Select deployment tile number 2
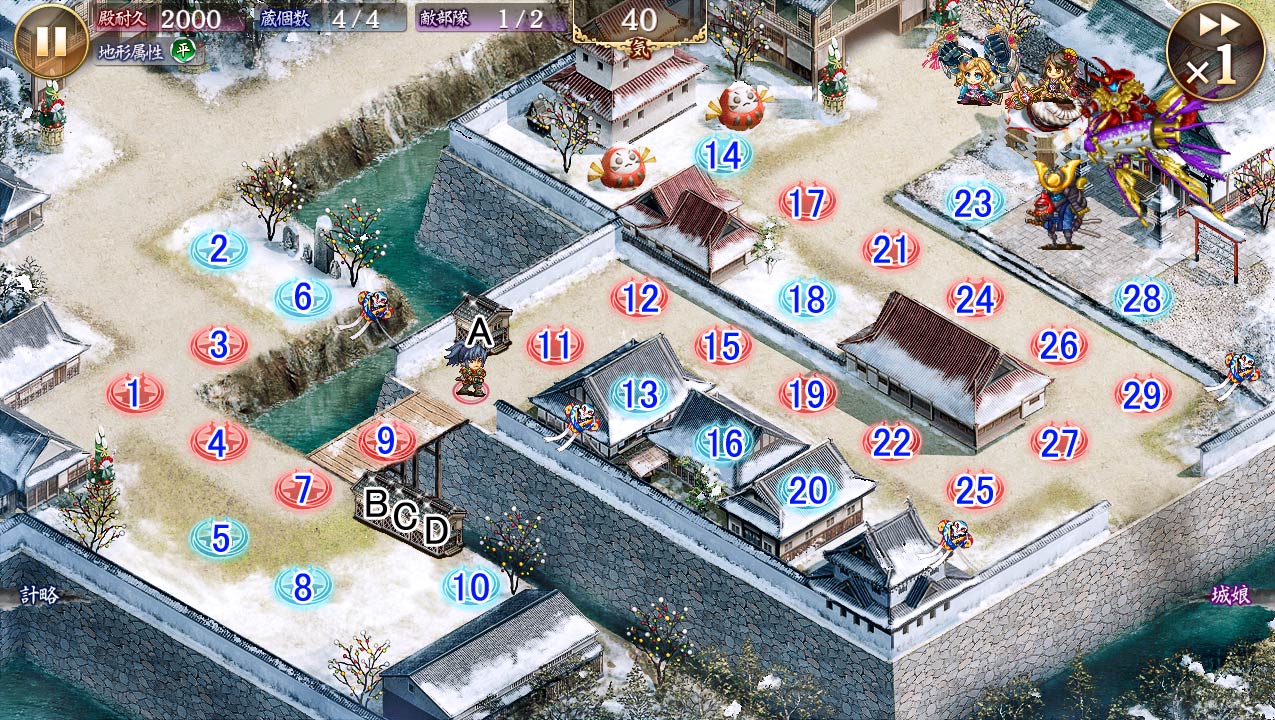 [x=219, y=248]
